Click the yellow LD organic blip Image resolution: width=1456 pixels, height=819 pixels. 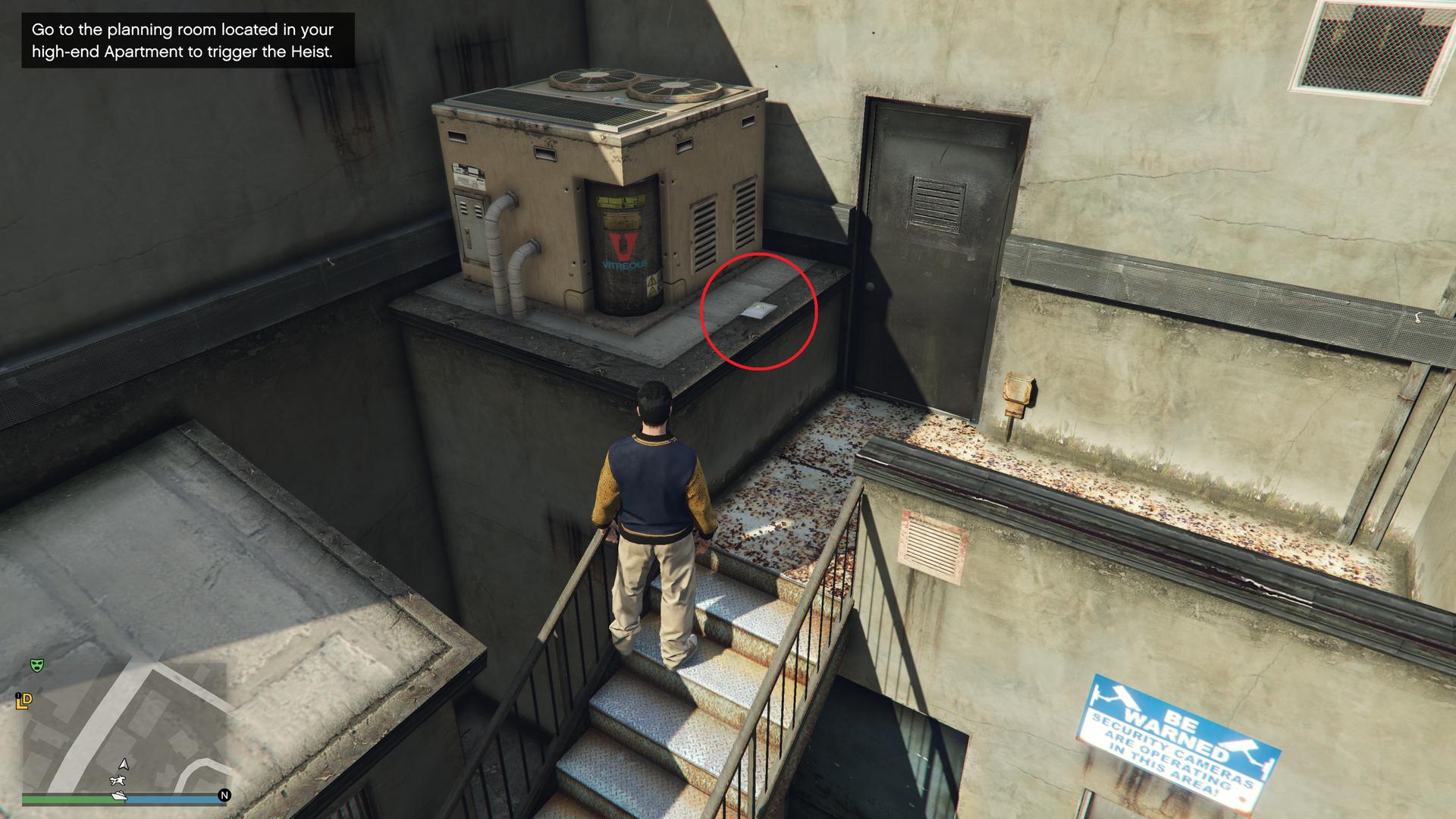pyautogui.click(x=24, y=701)
